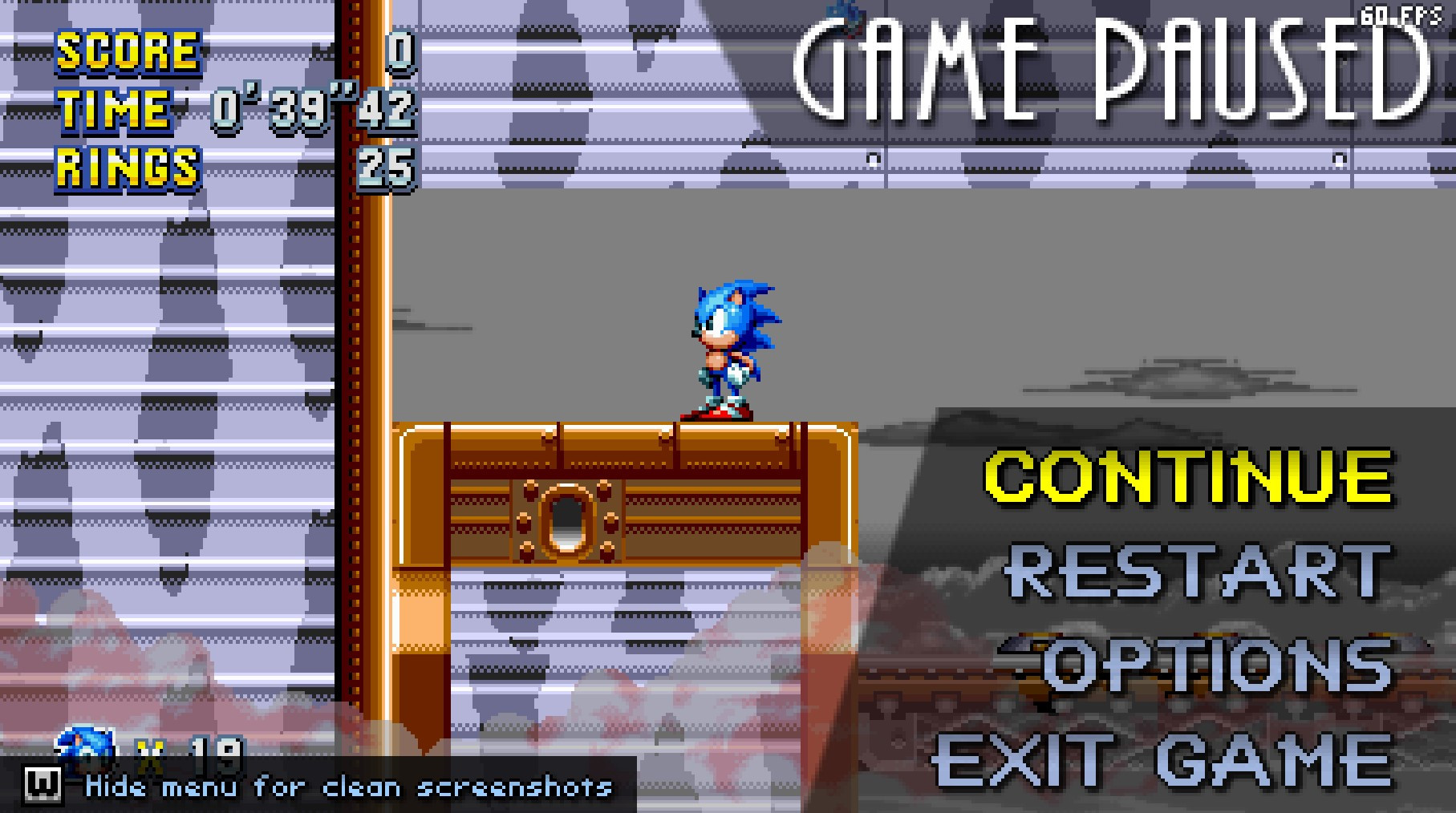Open game settings through OPTIONS entry
This screenshot has height=813, width=1456.
(x=1199, y=663)
